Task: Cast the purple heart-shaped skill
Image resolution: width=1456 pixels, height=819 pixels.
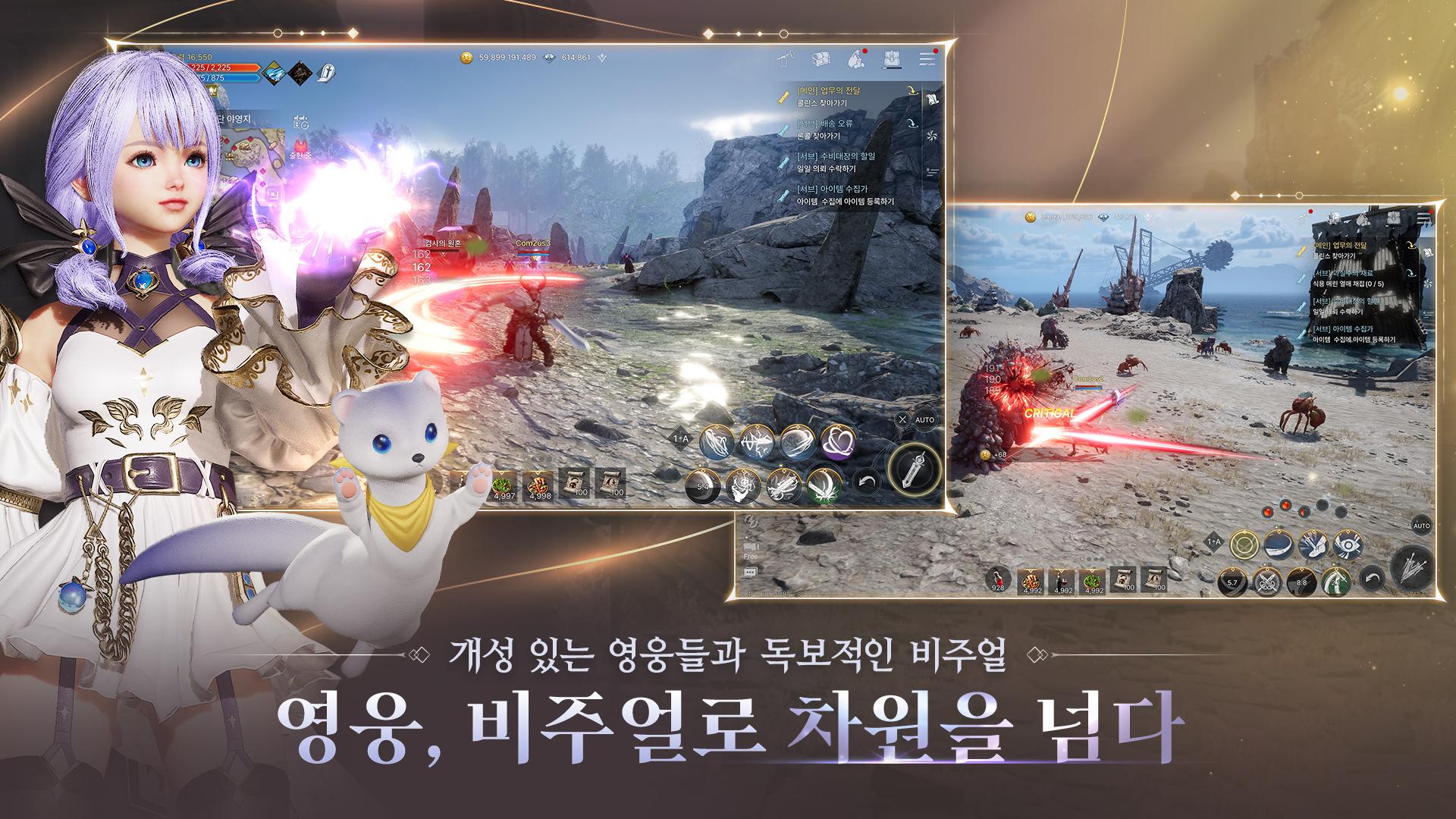Action: (837, 443)
